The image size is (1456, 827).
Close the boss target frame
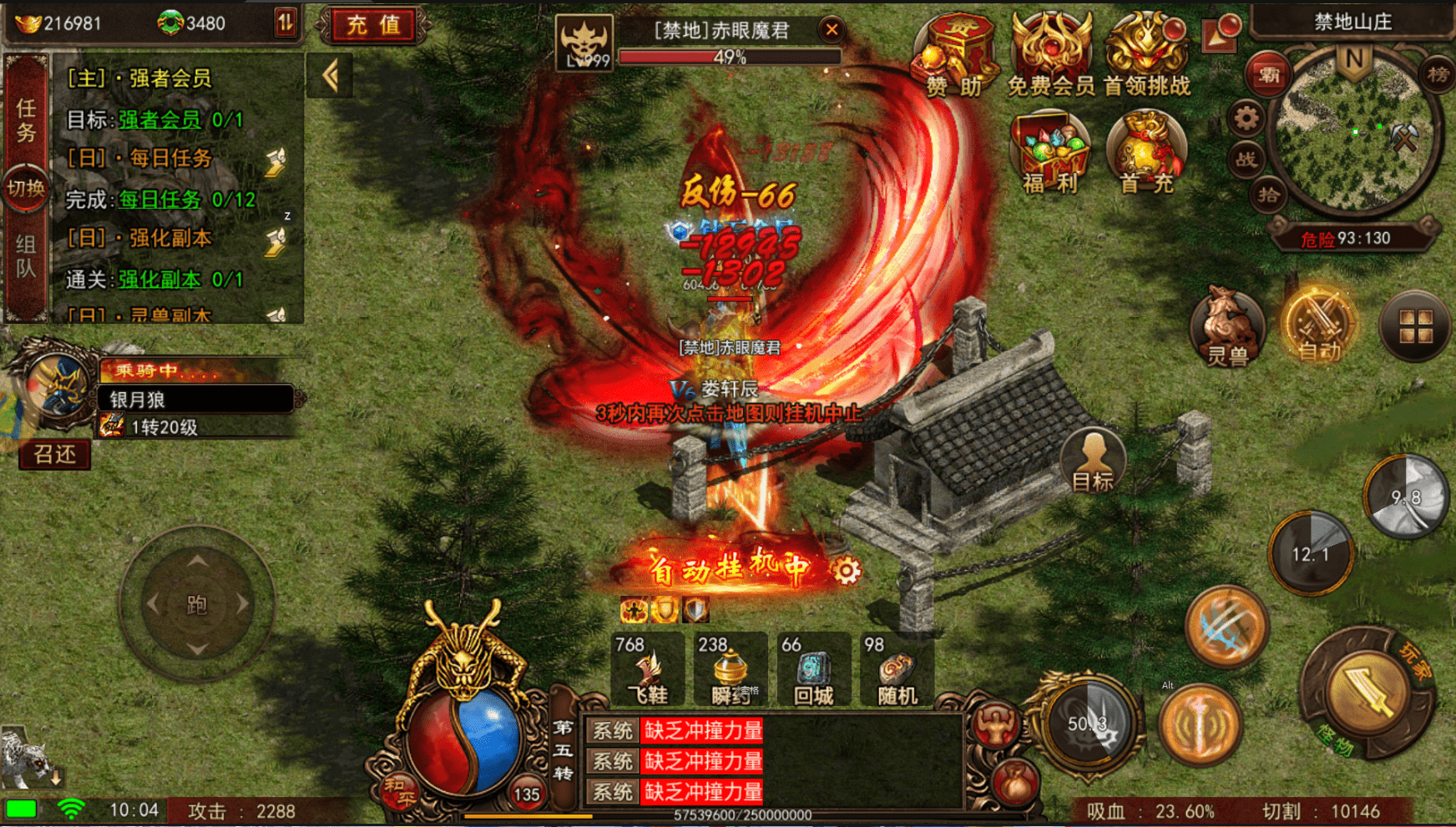832,30
